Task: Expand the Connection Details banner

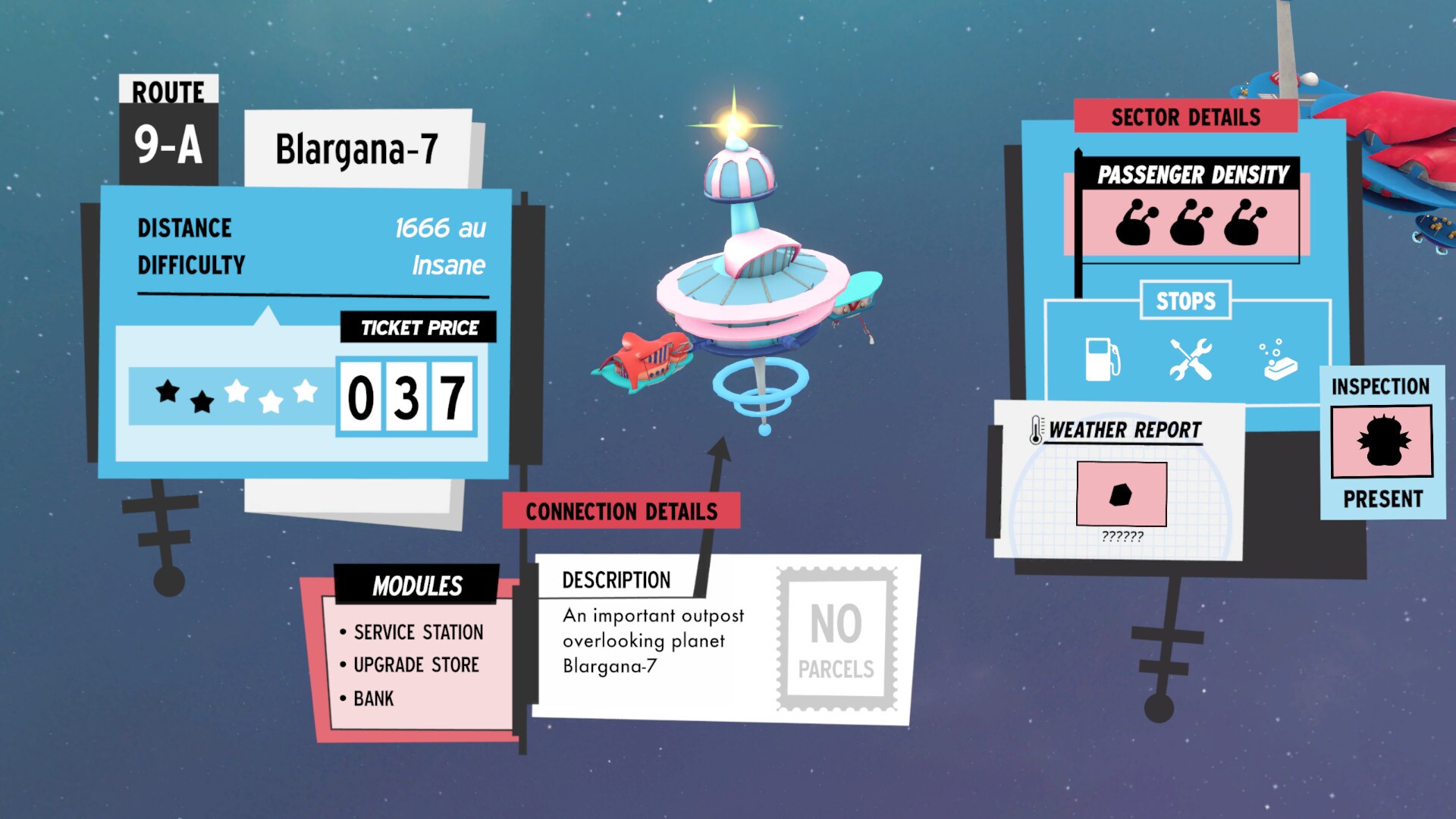Action: tap(622, 510)
